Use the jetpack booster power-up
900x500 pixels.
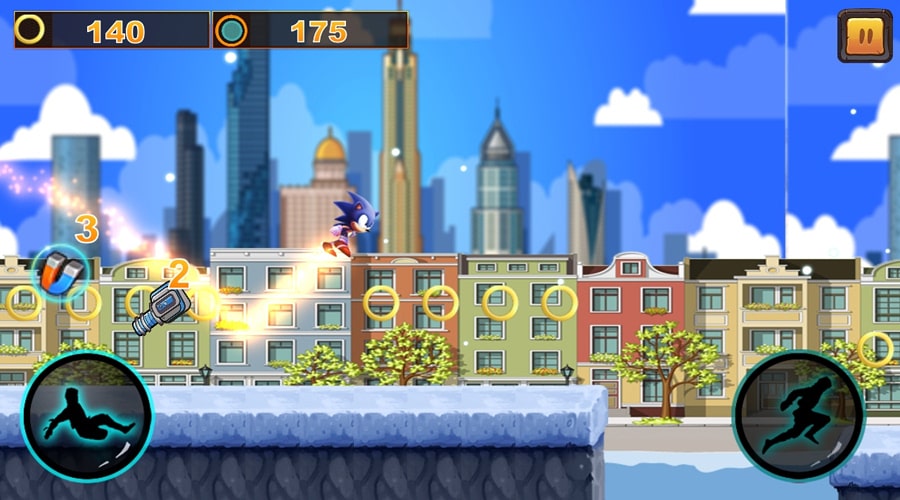(x=157, y=306)
